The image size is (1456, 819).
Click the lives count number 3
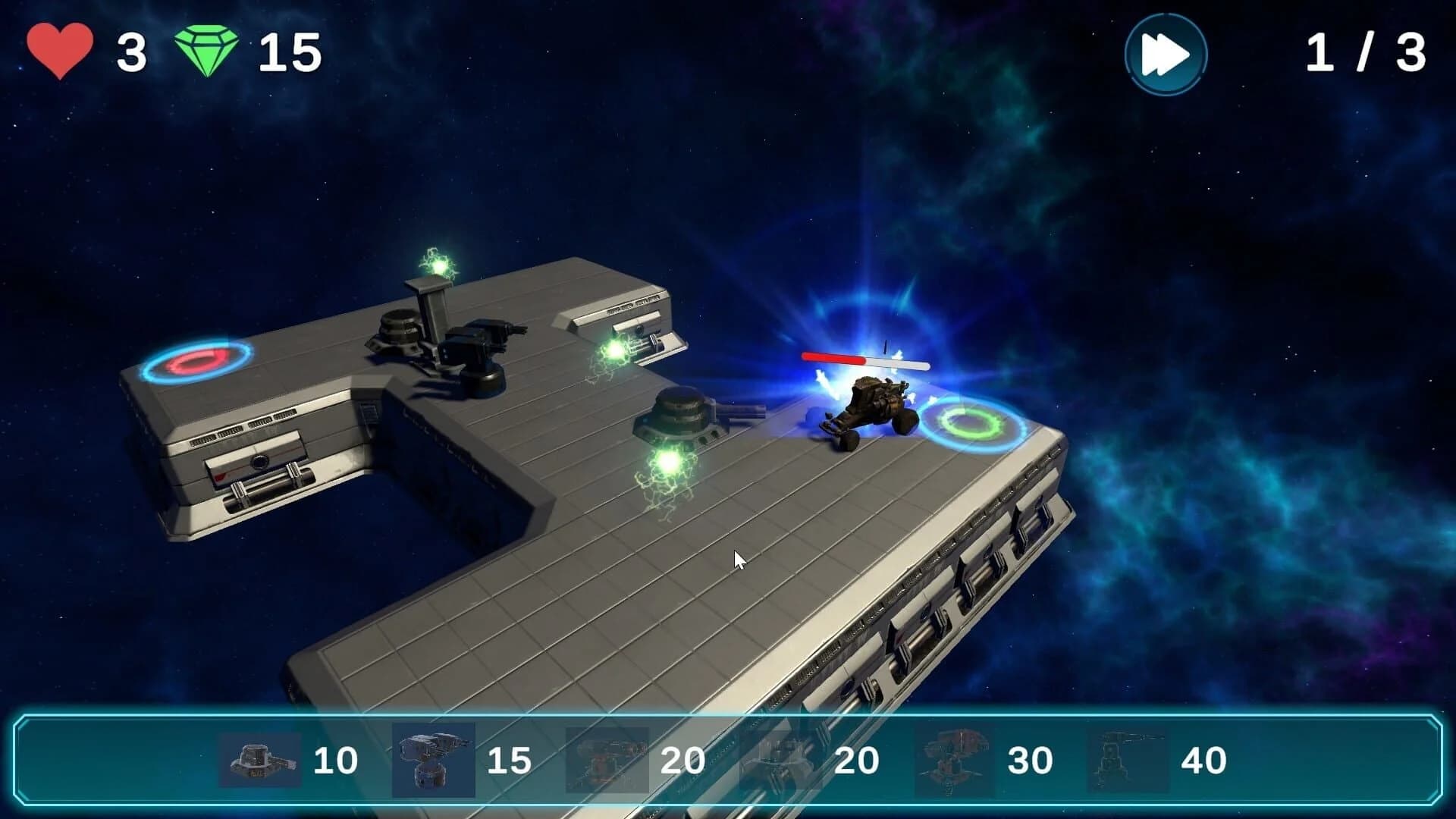(129, 51)
